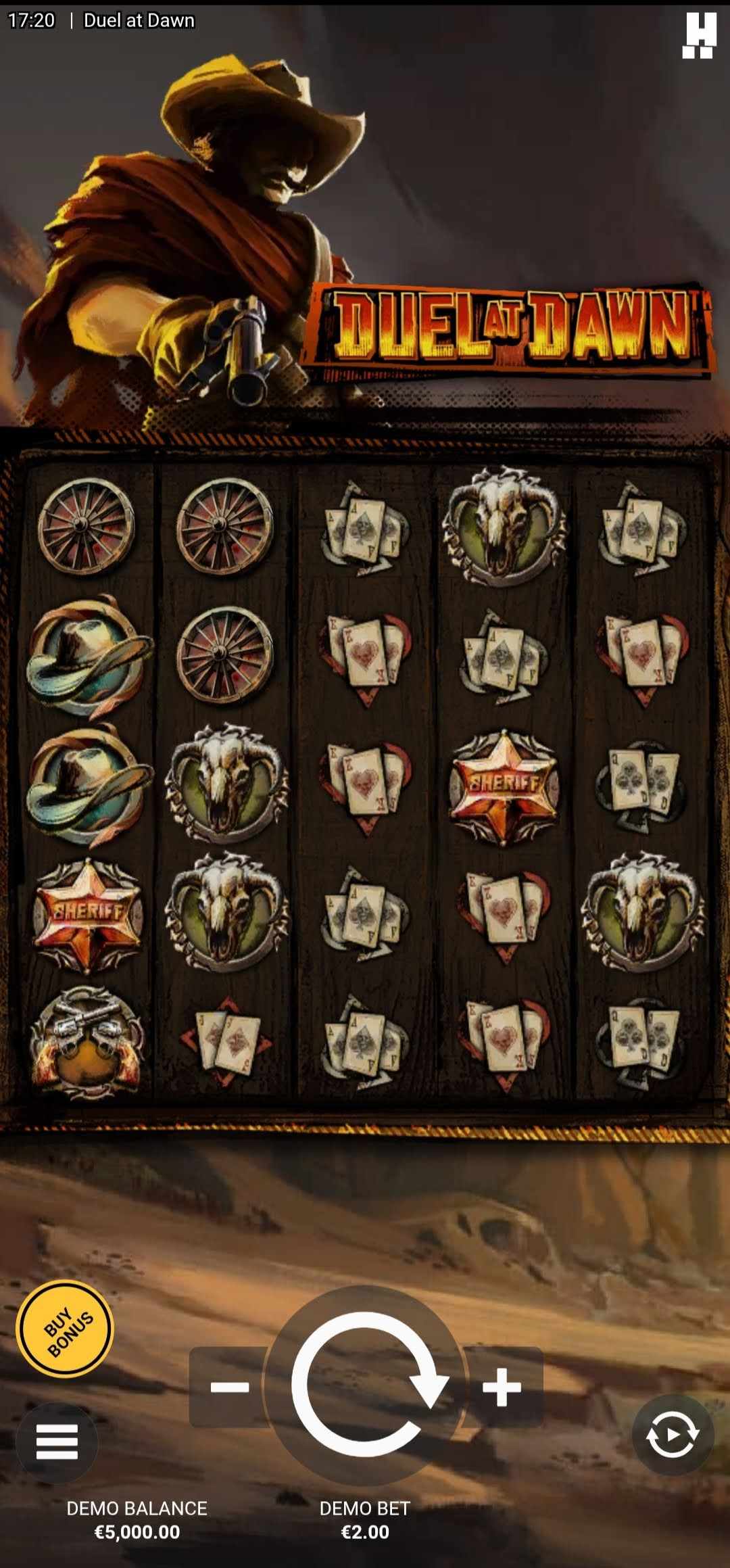Screen dimensions: 730x1568
Task: Click the Hacksaw Gaming logo icon
Action: pyautogui.click(x=699, y=36)
